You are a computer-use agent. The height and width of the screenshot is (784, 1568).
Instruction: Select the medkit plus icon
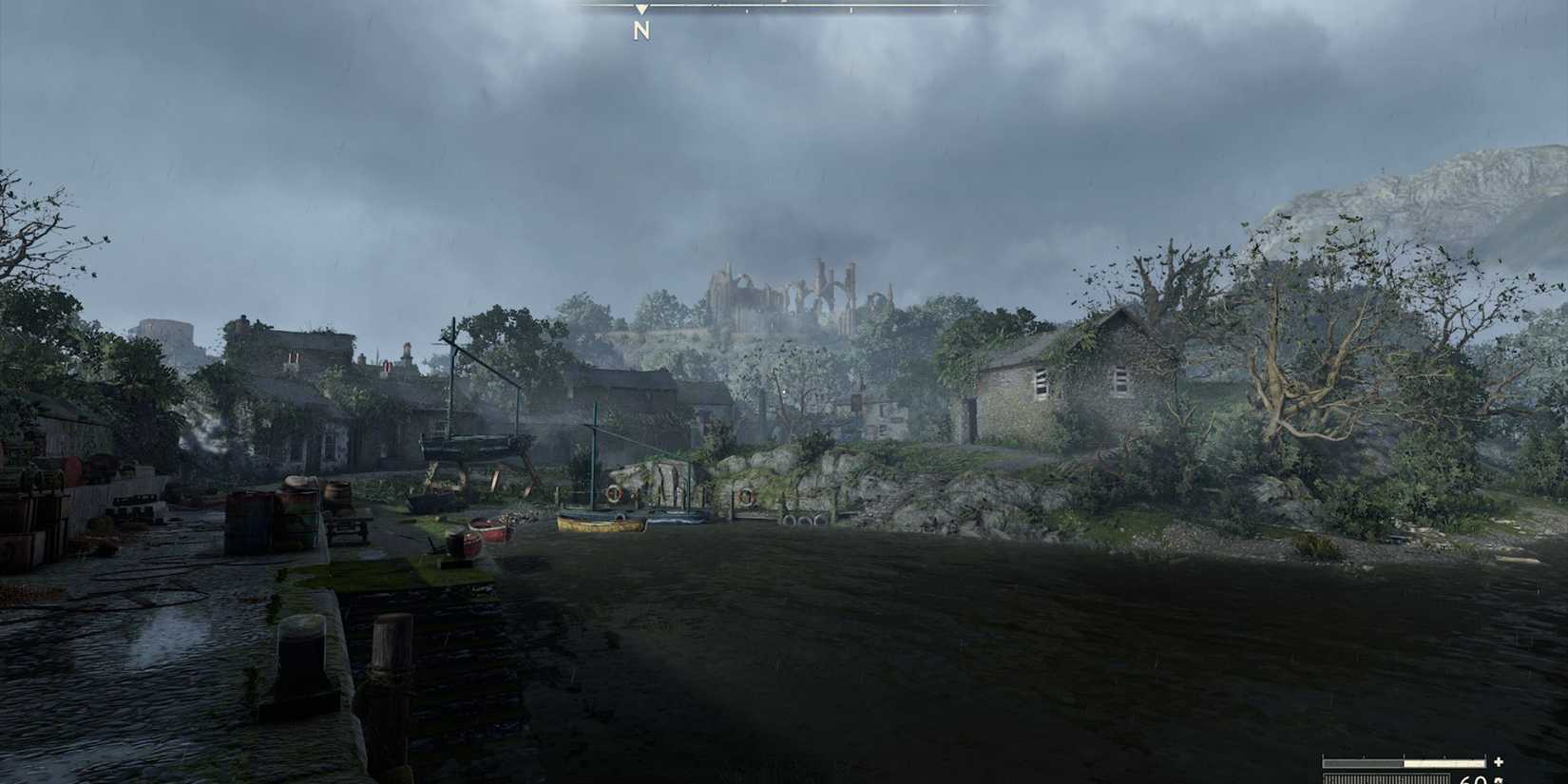tap(1498, 761)
